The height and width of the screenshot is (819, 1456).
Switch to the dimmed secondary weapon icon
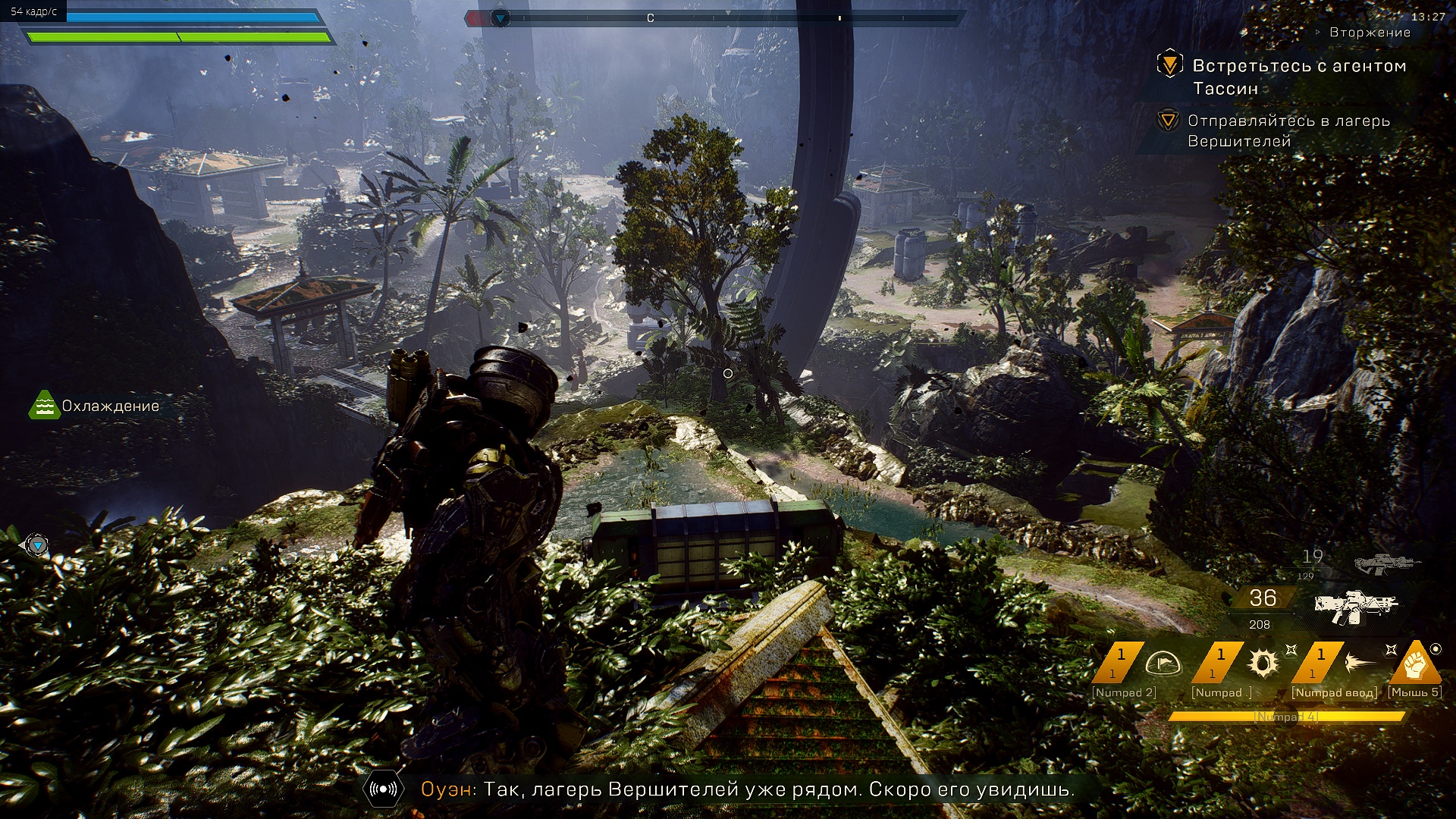click(x=1386, y=563)
